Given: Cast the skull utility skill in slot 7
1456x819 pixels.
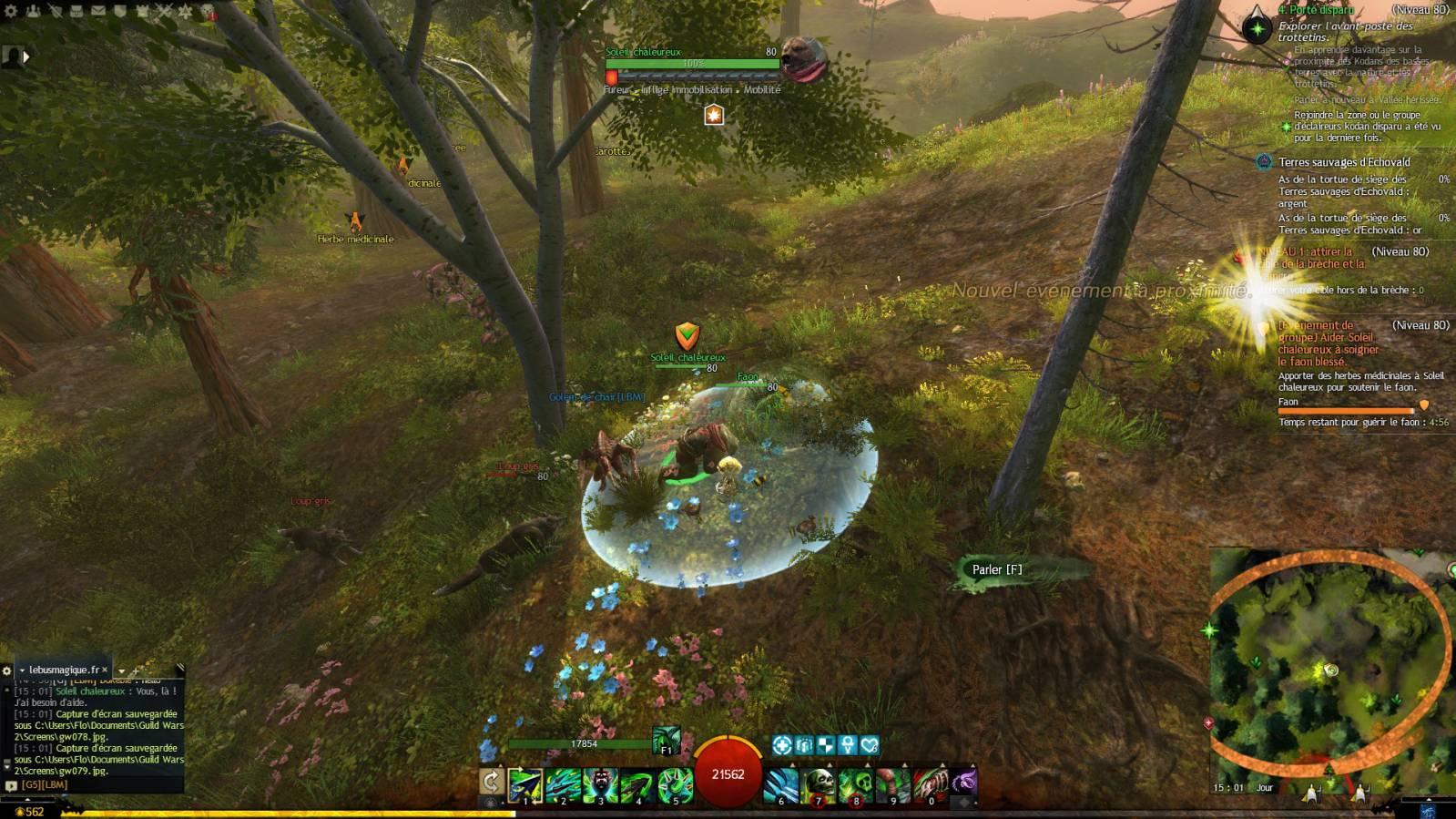Looking at the screenshot, I should point(819,785).
